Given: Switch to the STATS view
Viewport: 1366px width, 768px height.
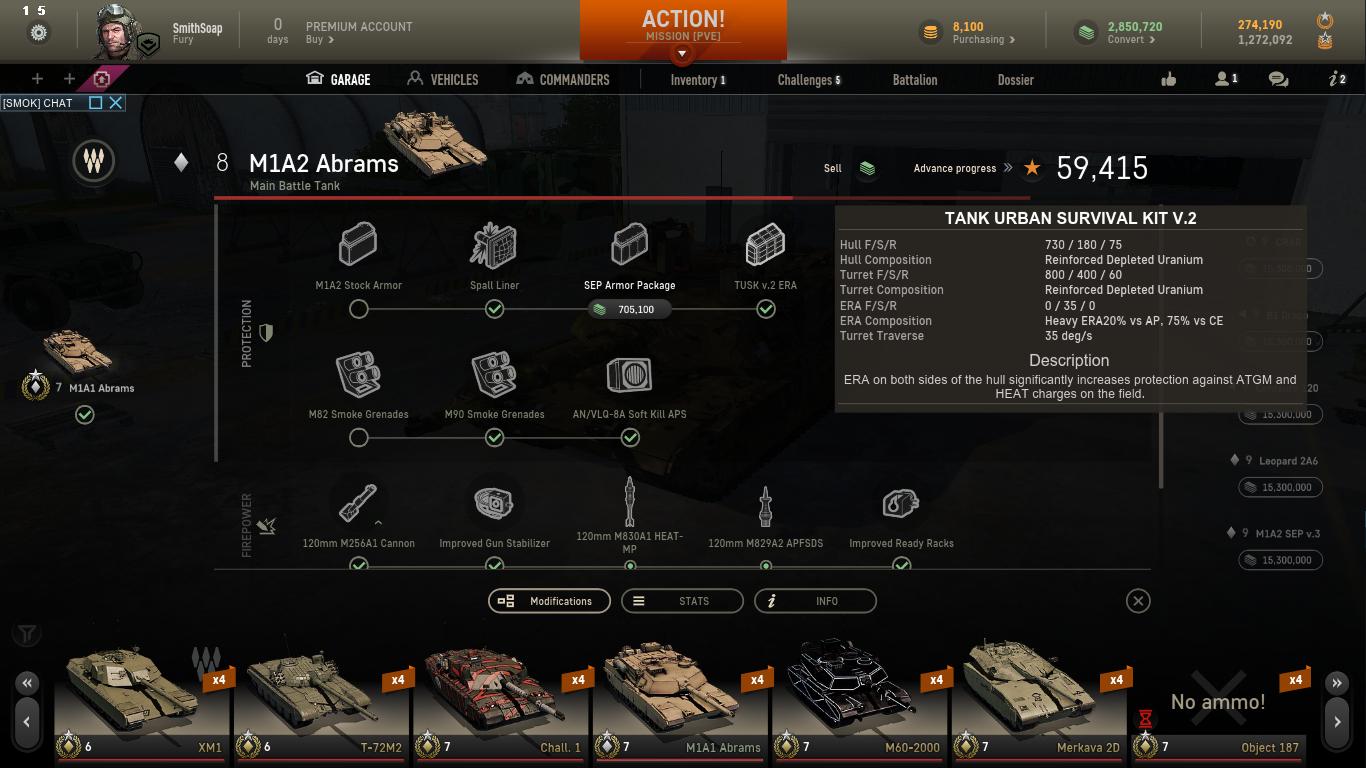Looking at the screenshot, I should pyautogui.click(x=682, y=601).
